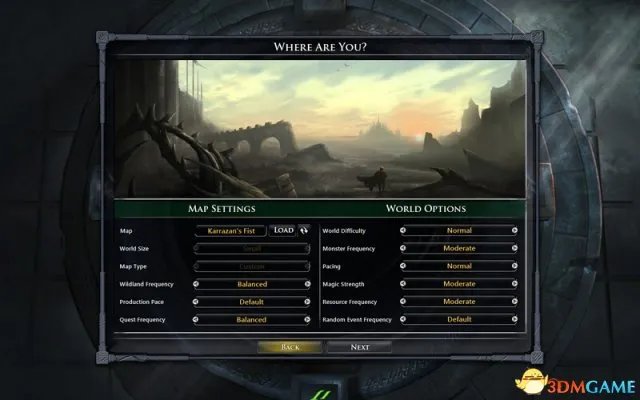
Task: Decrease Resource Frequency with its left arrow
Action: 403,302
